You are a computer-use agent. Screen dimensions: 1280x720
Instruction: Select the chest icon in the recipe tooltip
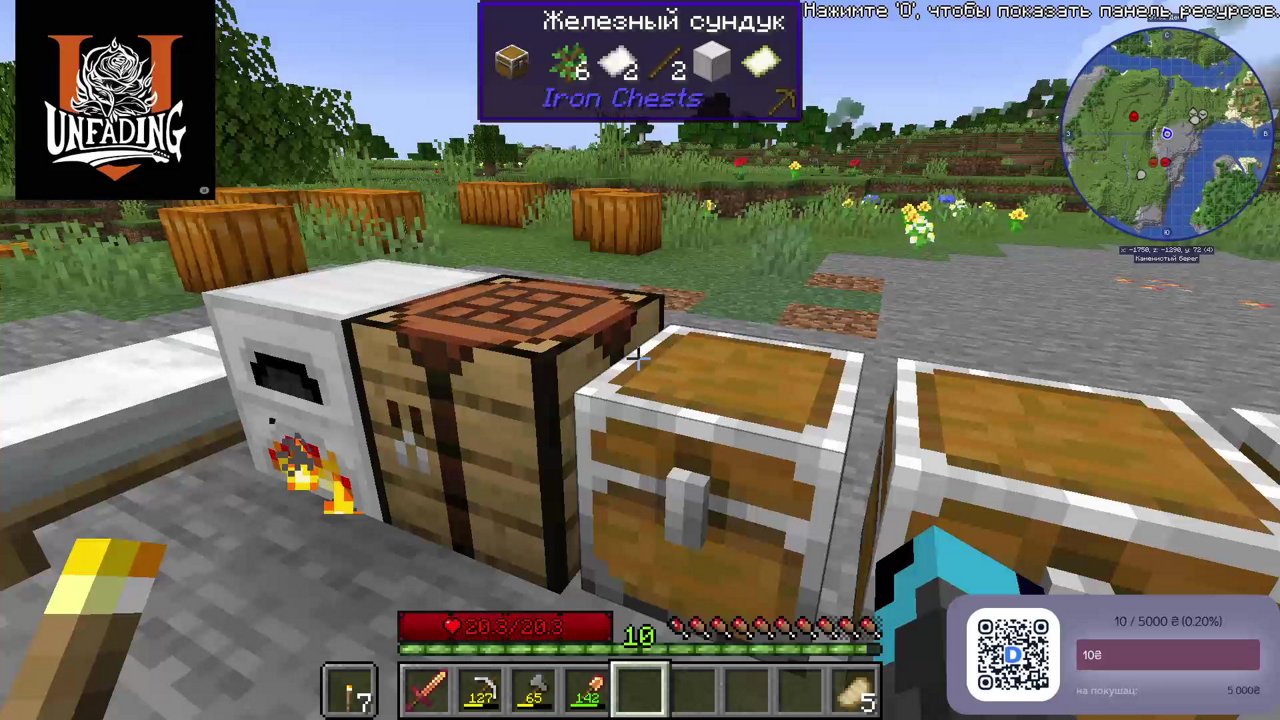pos(512,60)
